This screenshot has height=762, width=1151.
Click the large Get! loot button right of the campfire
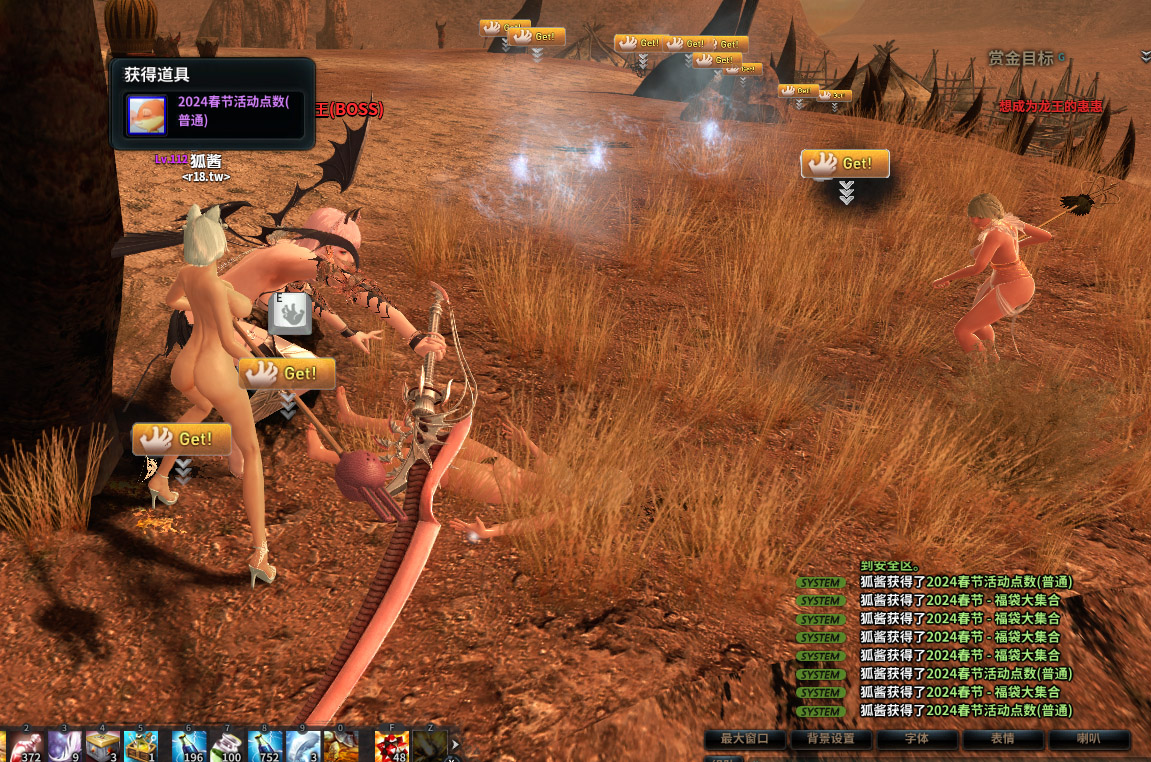click(845, 164)
